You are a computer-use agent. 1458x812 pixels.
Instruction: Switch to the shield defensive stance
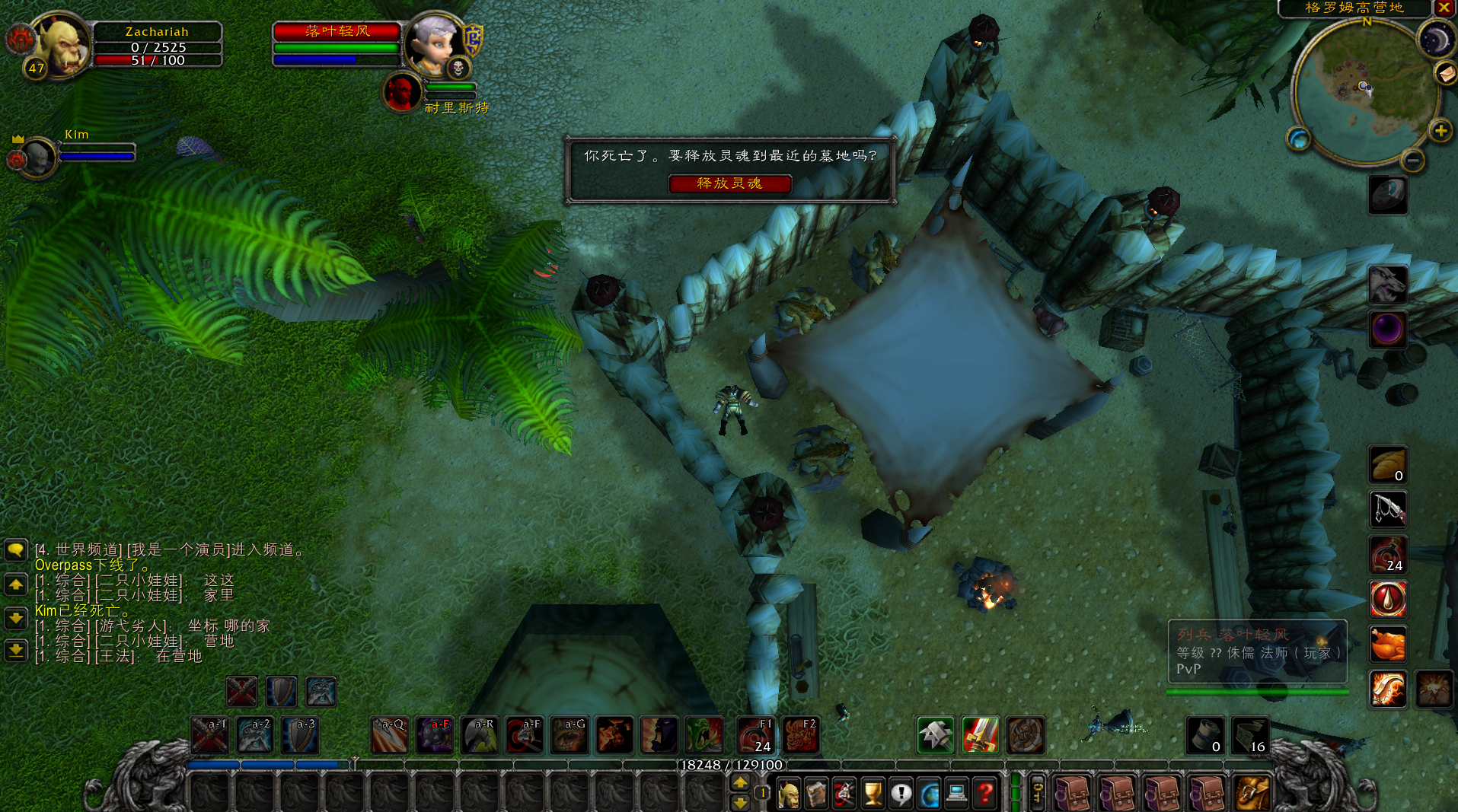pos(282,691)
